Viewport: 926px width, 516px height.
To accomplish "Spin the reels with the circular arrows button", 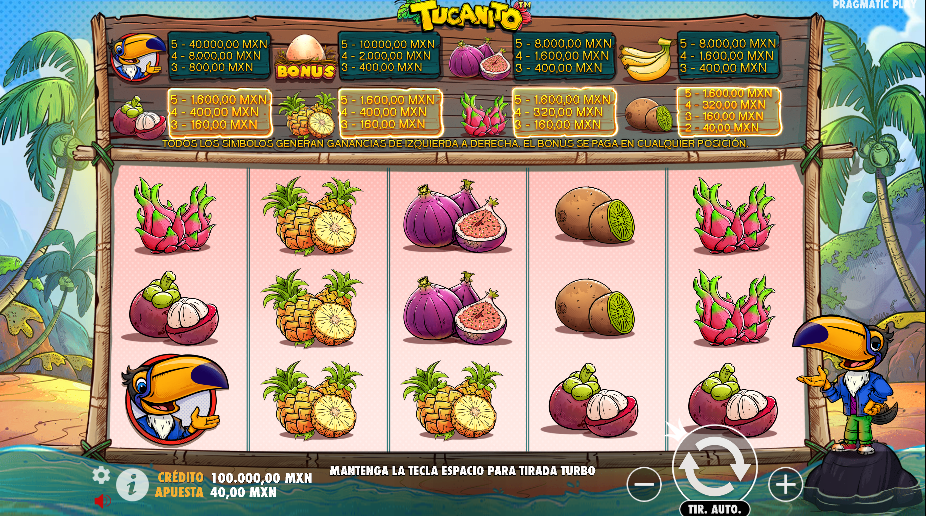I will point(714,464).
